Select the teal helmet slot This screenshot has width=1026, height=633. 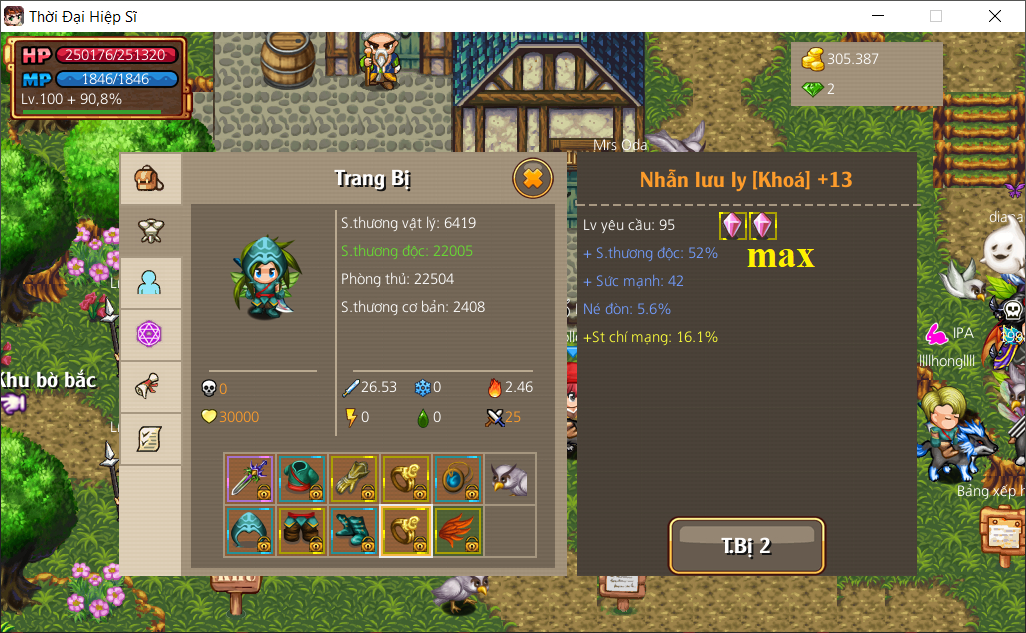[x=250, y=531]
